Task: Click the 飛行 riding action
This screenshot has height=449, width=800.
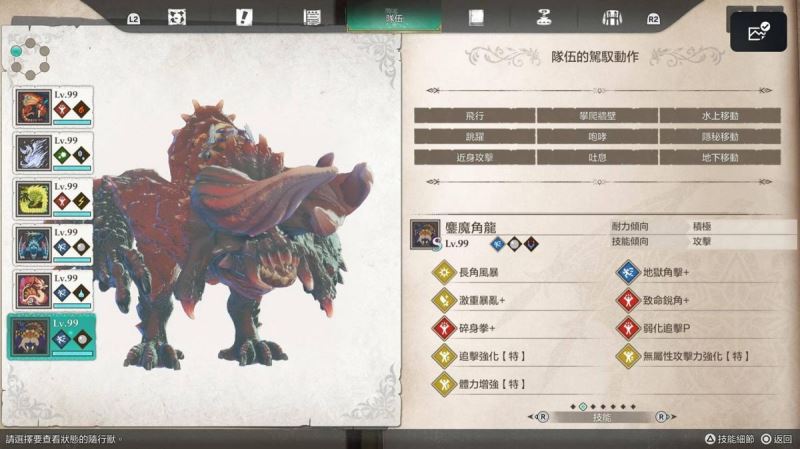Action: (x=474, y=116)
